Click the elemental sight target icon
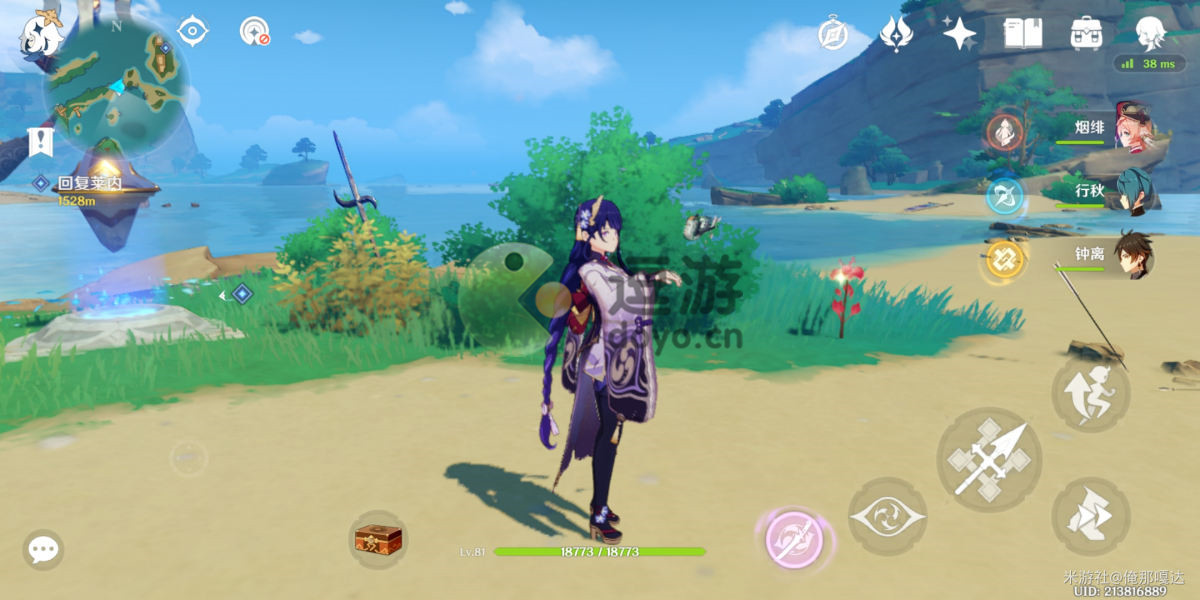Image resolution: width=1200 pixels, height=600 pixels. coord(192,31)
